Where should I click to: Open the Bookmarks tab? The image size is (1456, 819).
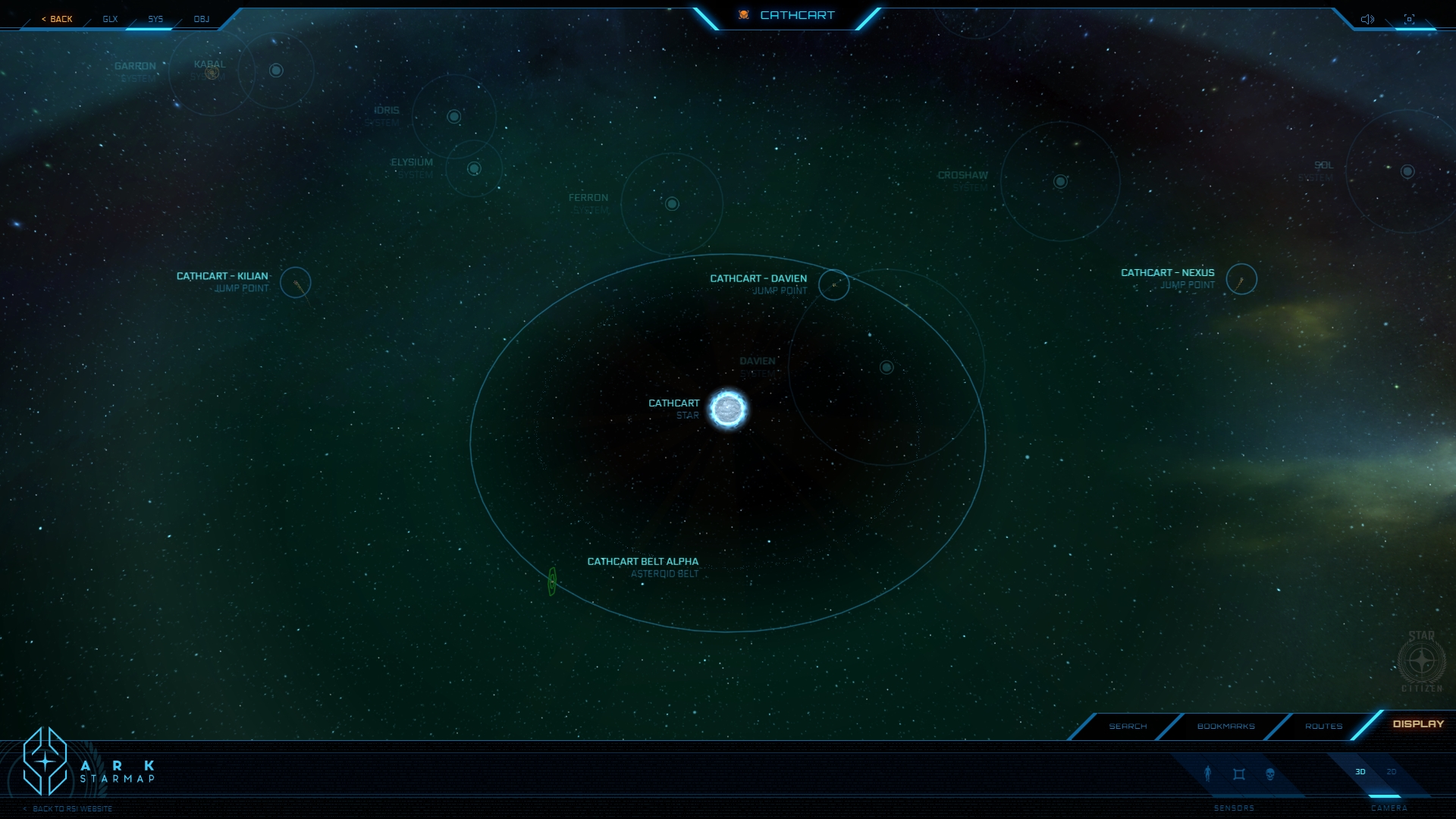click(1225, 726)
